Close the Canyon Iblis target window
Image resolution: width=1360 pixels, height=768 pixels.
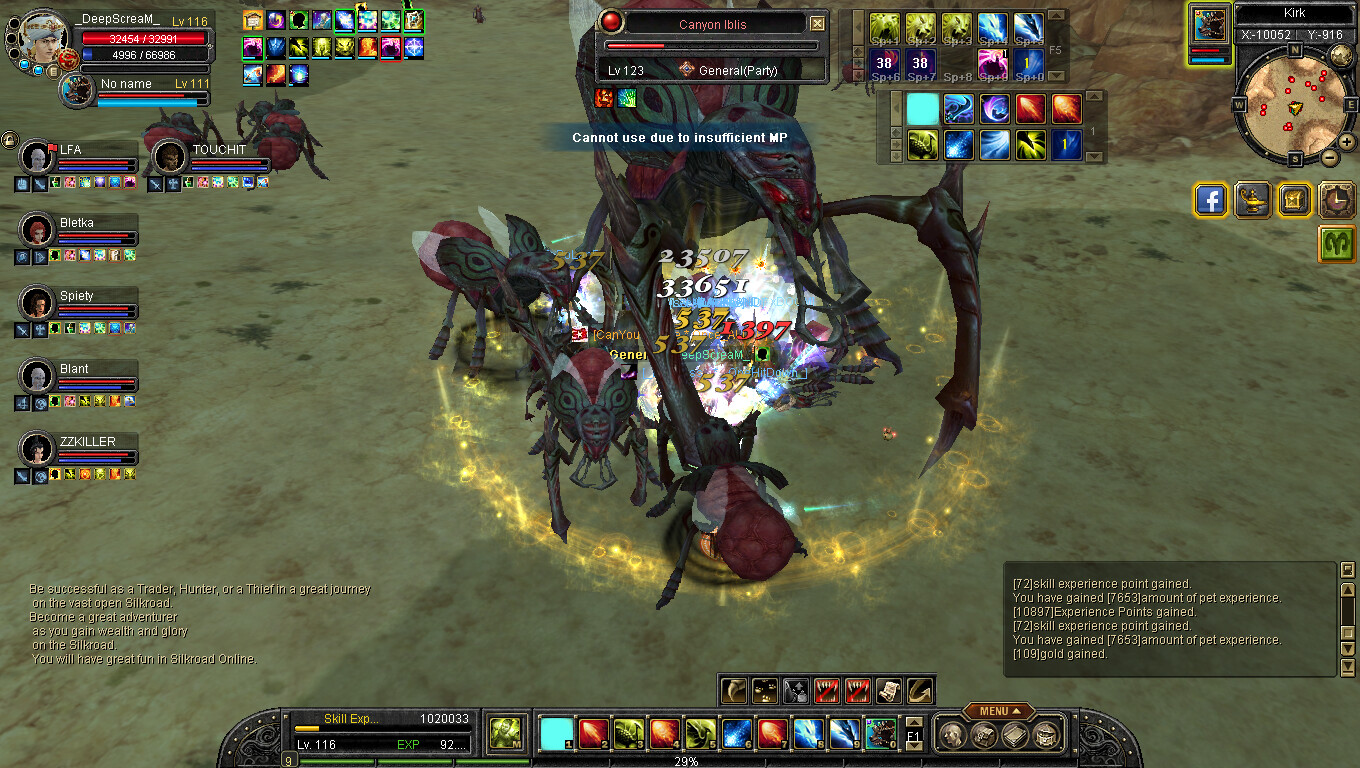coord(818,24)
